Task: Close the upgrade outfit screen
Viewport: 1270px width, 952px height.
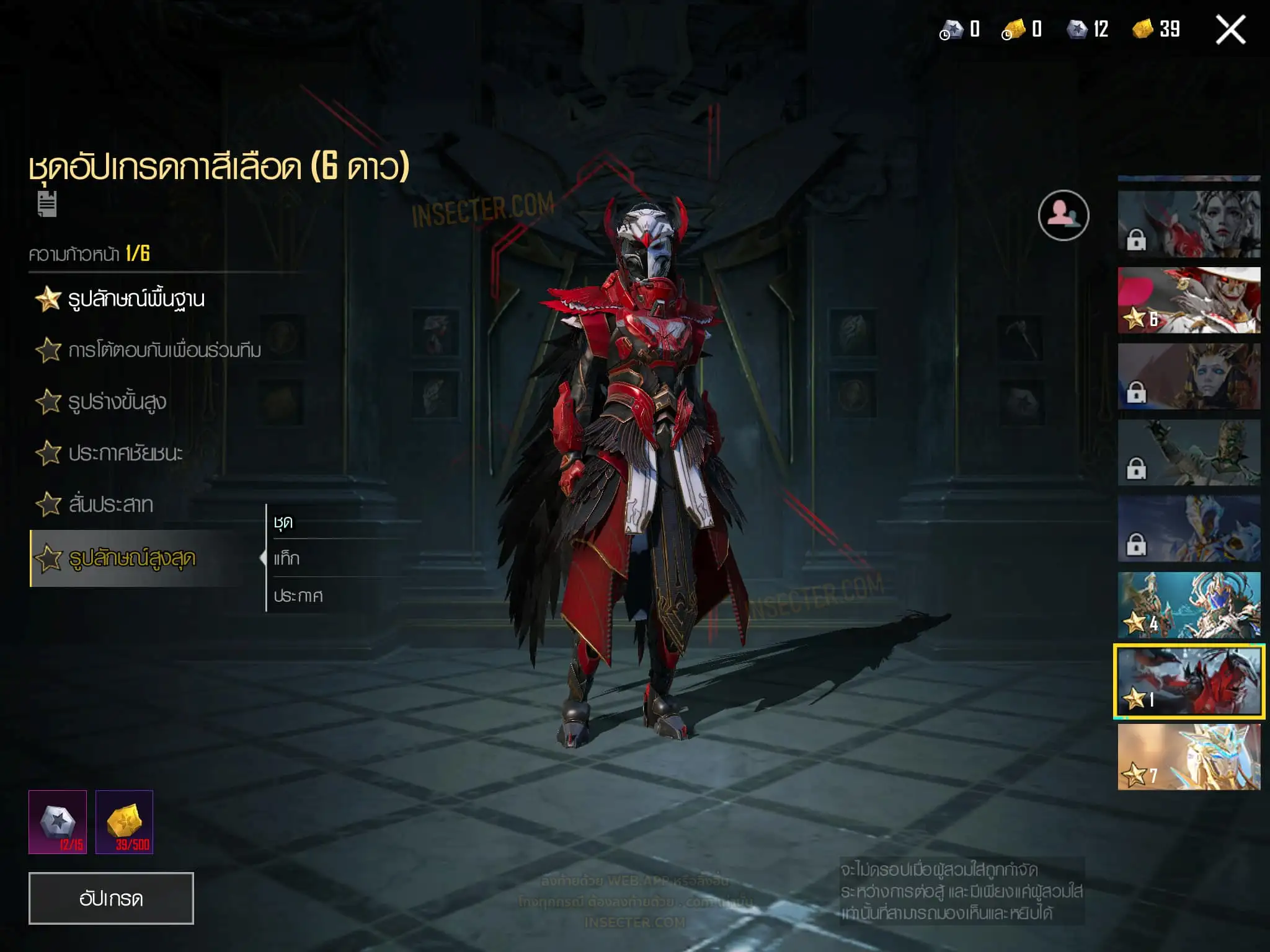Action: click(x=1230, y=30)
